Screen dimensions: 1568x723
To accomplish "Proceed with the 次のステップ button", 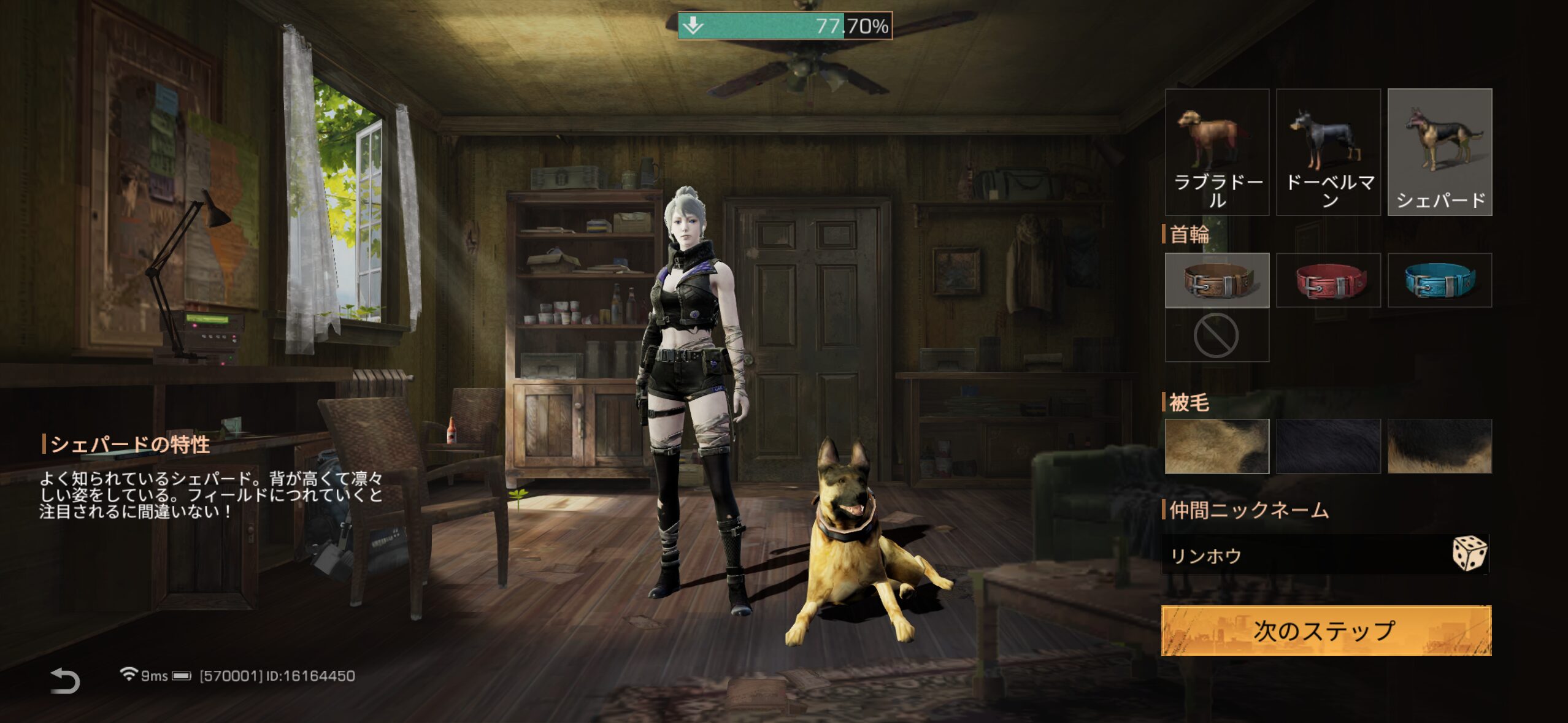I will coord(1326,630).
